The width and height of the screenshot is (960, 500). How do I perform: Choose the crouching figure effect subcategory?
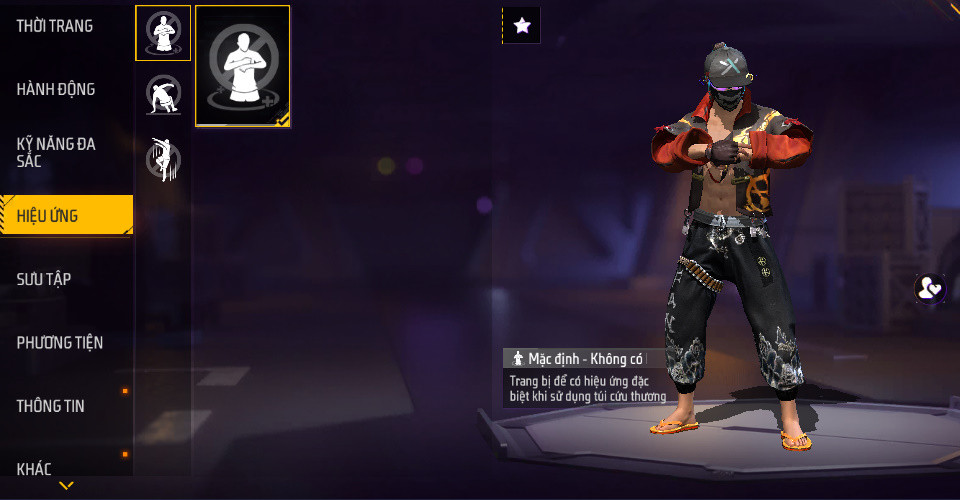tap(163, 96)
